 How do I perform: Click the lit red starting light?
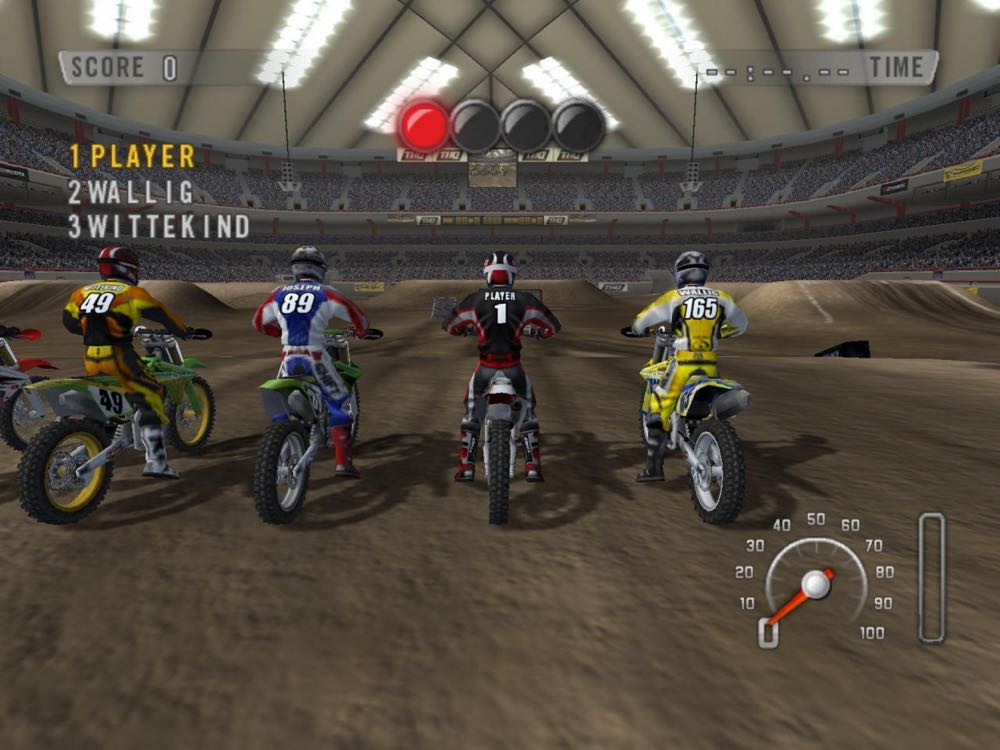(424, 125)
